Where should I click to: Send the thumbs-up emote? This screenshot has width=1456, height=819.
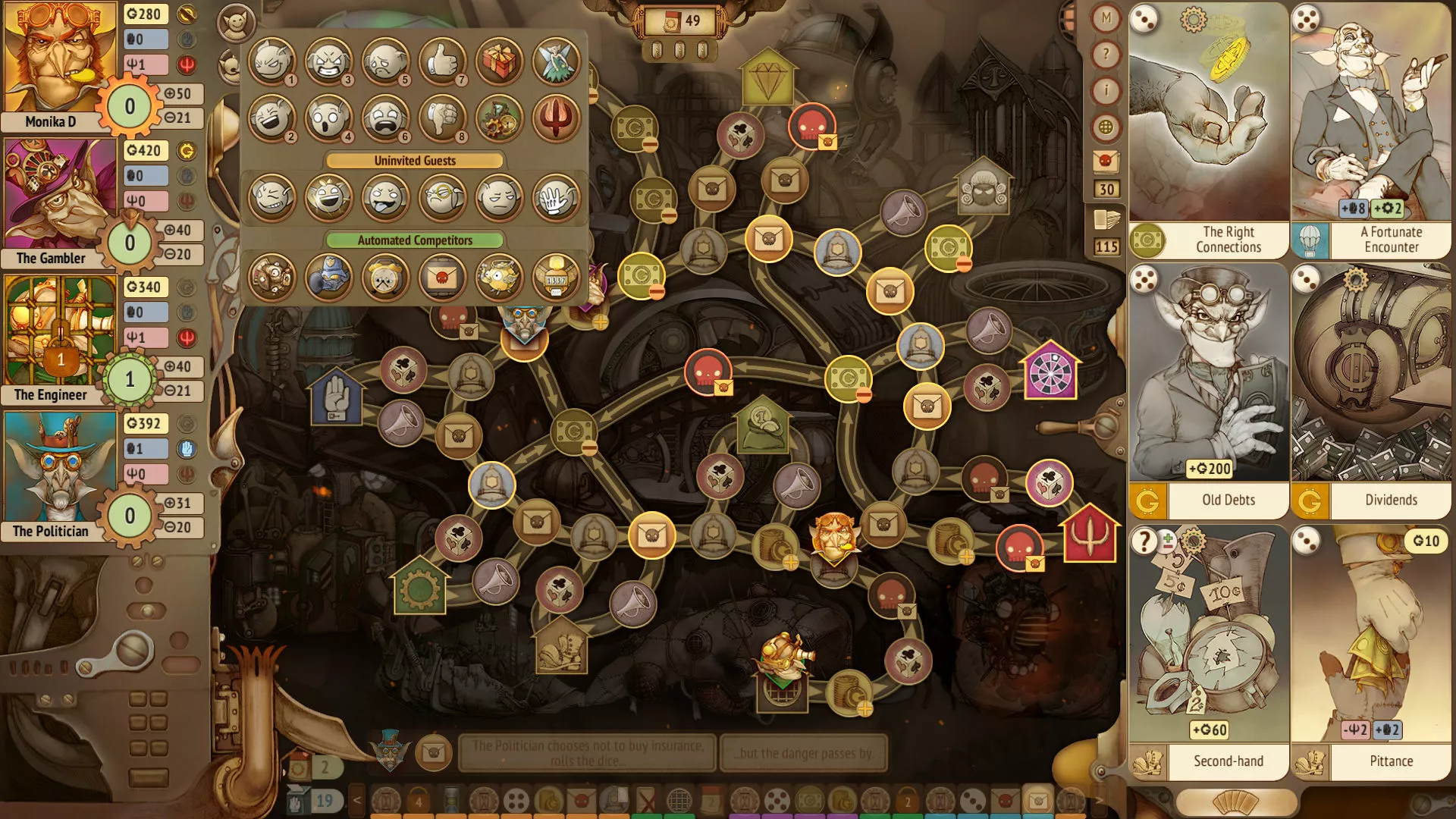tap(442, 61)
